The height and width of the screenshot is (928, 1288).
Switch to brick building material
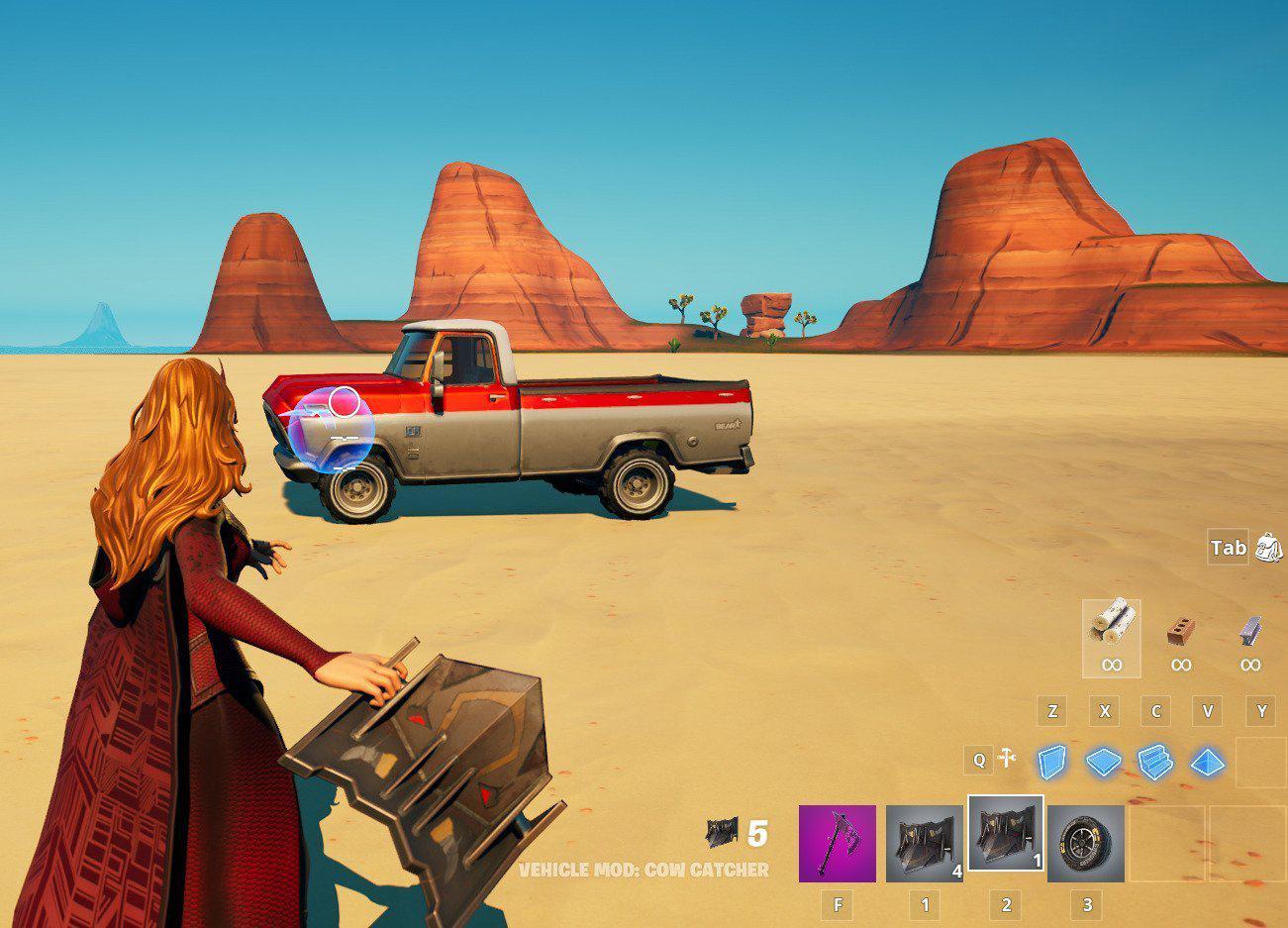click(x=1180, y=636)
